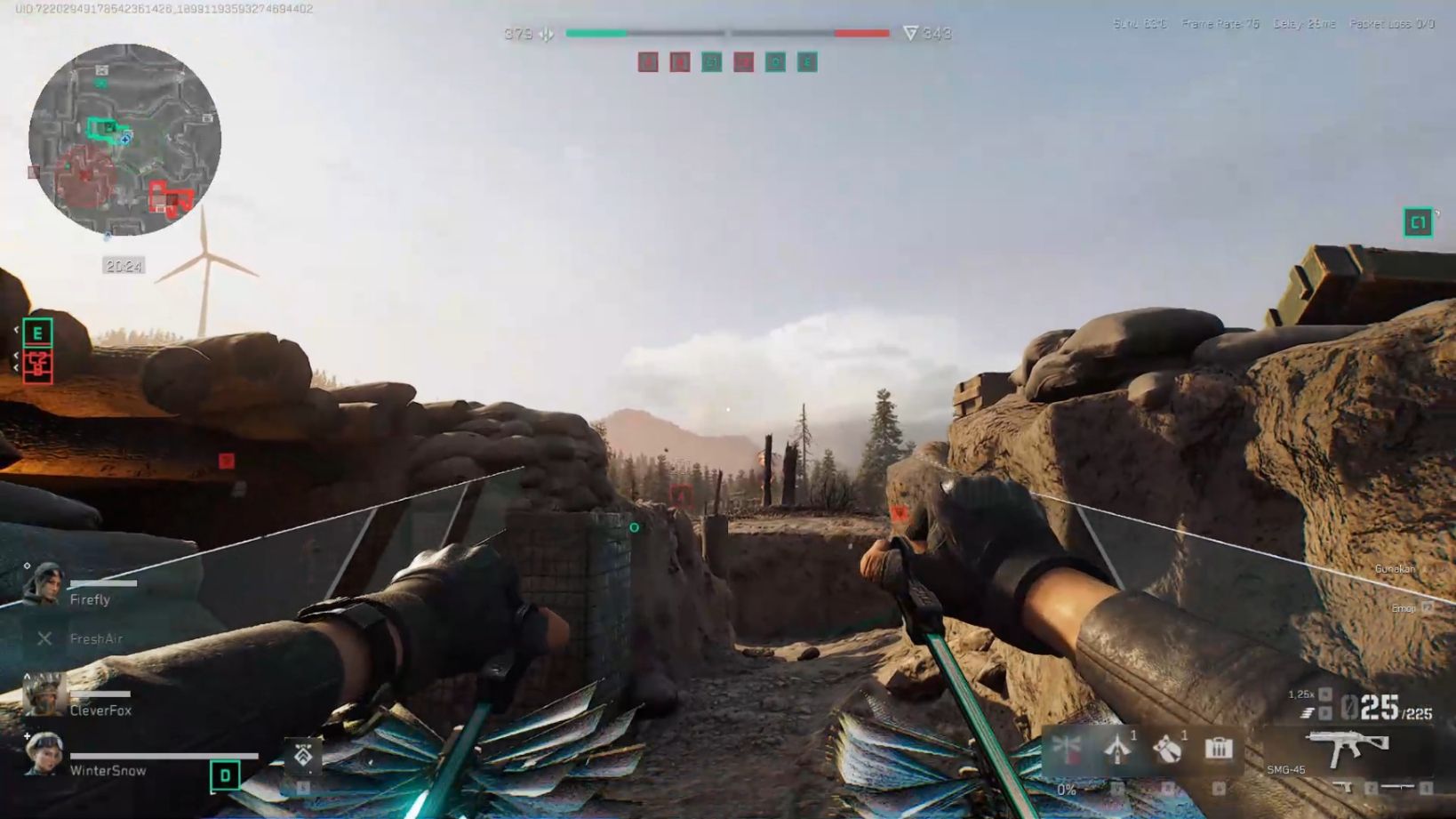
Task: Click the green objective D marker
Action: 225,775
